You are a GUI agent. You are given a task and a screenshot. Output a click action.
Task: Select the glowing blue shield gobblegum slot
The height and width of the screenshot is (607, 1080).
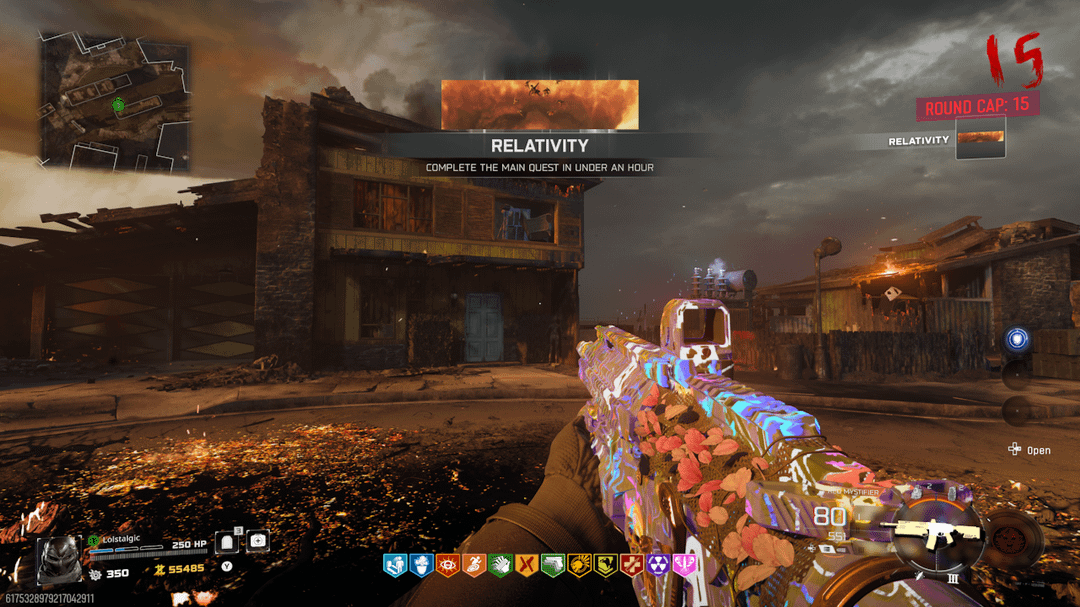tap(1016, 340)
